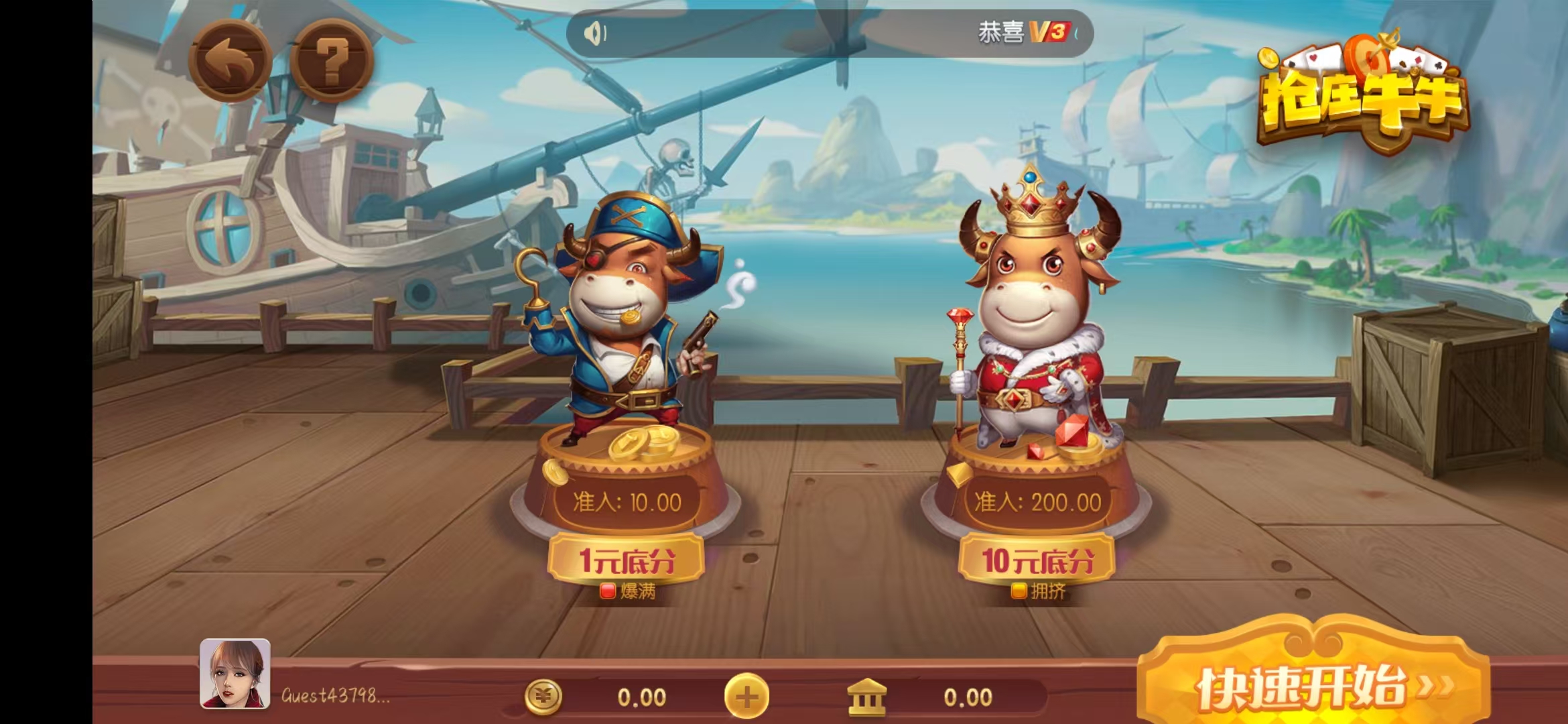Open the player avatar profile
This screenshot has width=1568, height=724.
pos(235,674)
